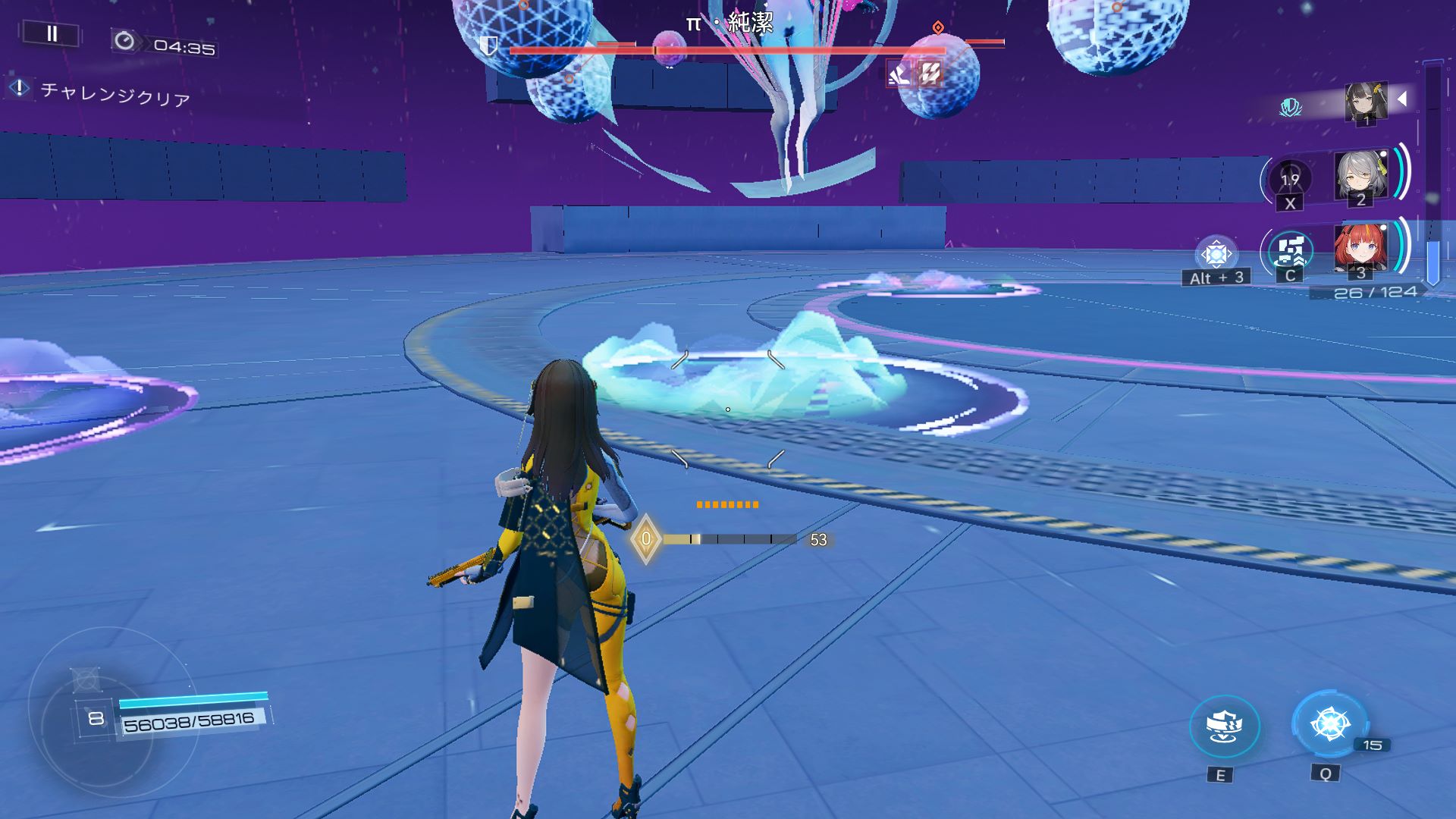Switch to the red-haired character portrait
This screenshot has height=819, width=1456.
[x=1360, y=249]
